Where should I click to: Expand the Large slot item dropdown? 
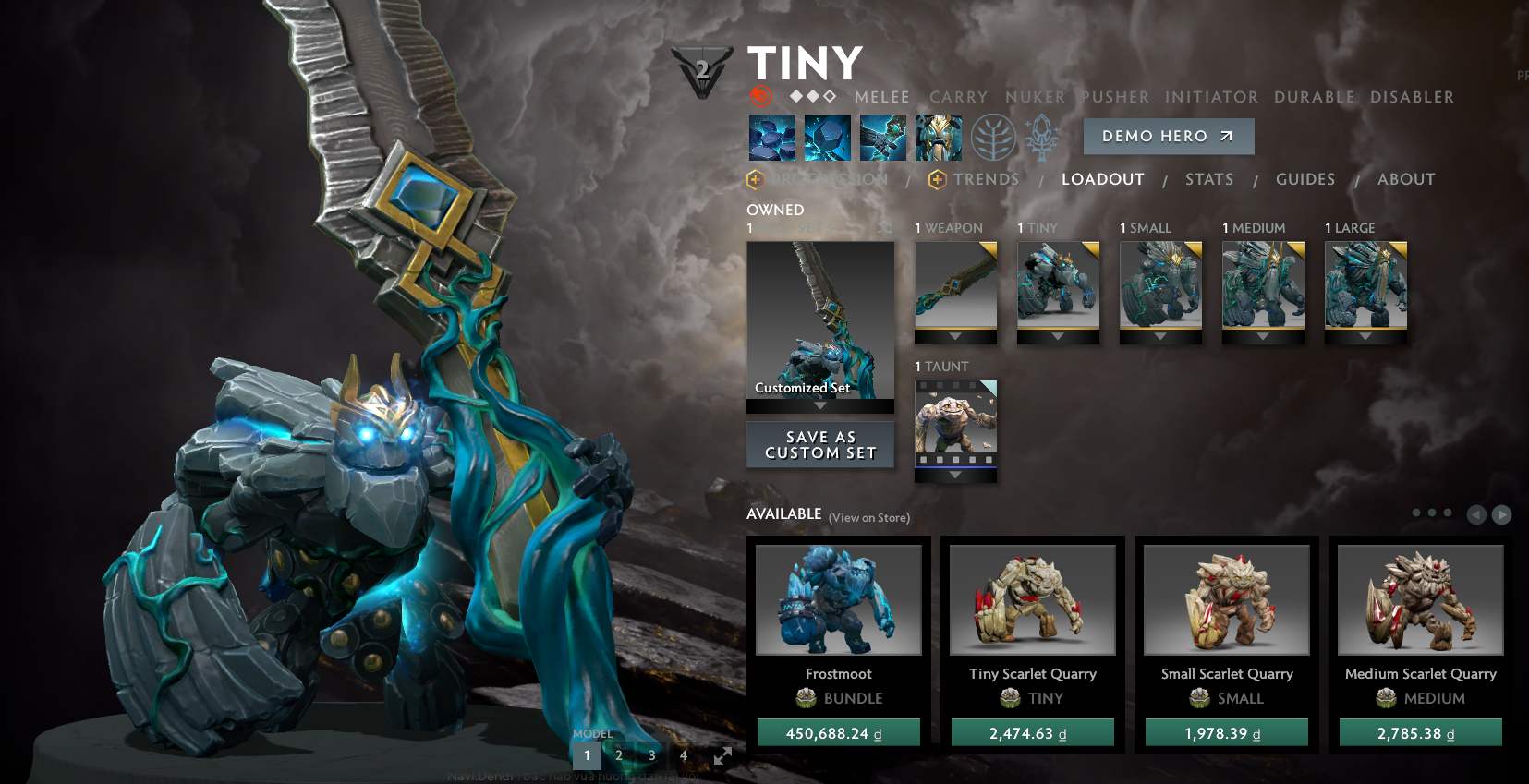click(1366, 336)
